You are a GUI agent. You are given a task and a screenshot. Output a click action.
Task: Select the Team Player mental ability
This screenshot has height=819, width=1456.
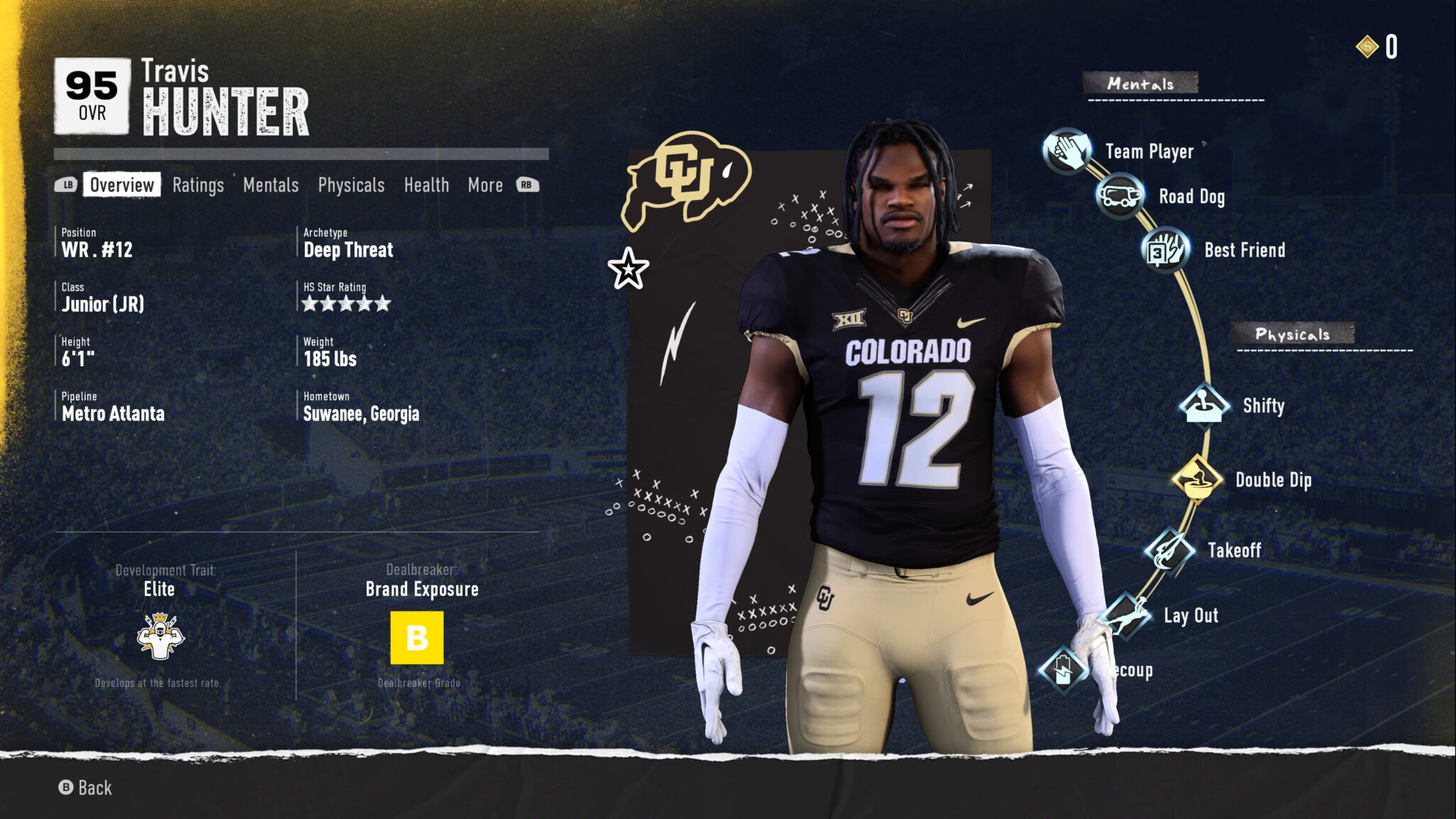[1067, 151]
